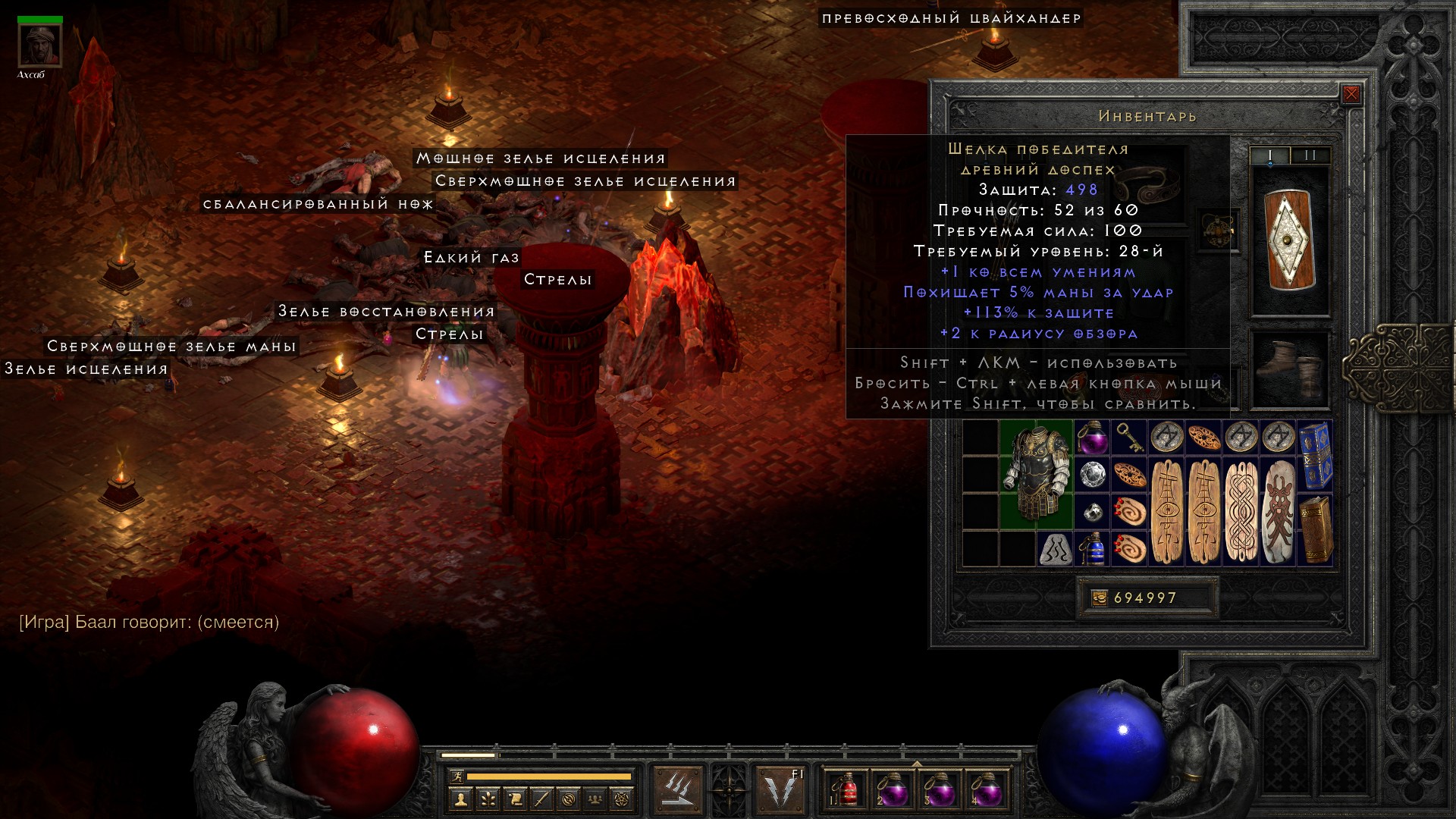This screenshot has height=819, width=1456.
Task: Select the grey rune stone in inventory
Action: tap(1055, 549)
